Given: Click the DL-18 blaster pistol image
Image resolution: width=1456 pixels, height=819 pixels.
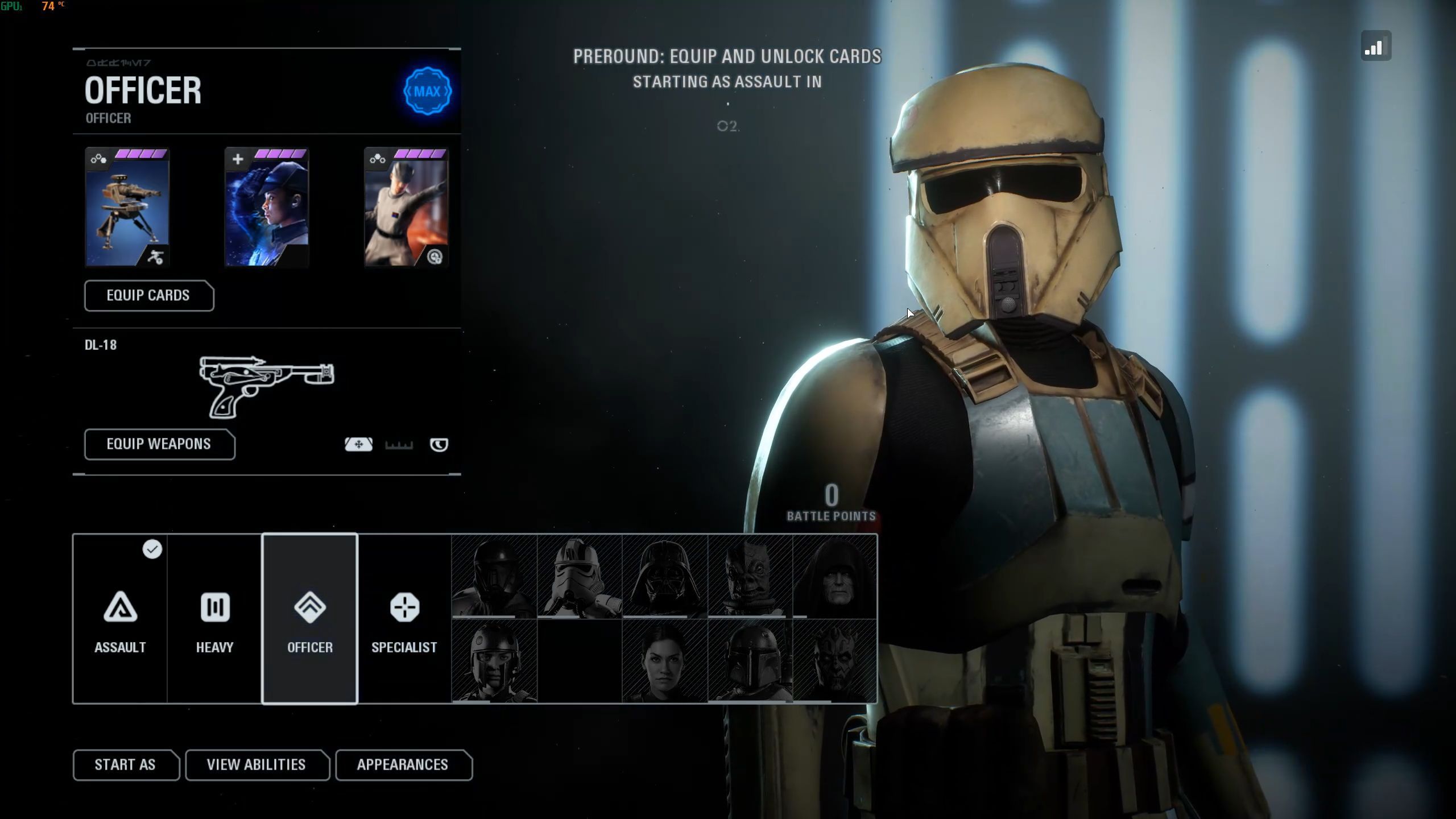Looking at the screenshot, I should [267, 386].
